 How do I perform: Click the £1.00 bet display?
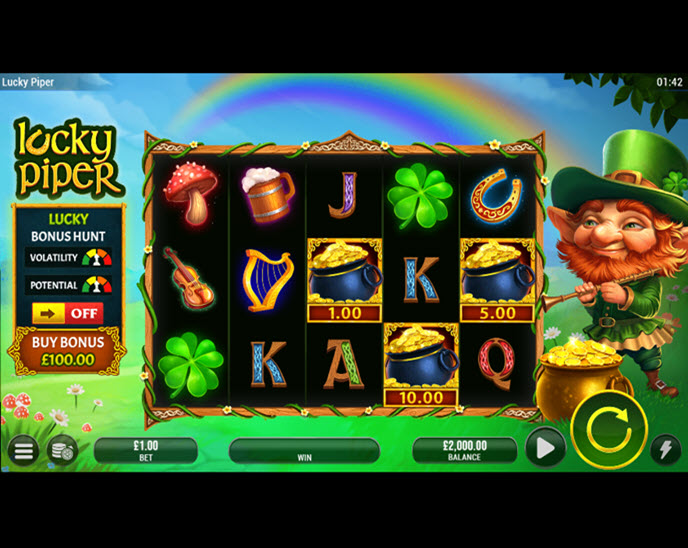click(x=145, y=450)
